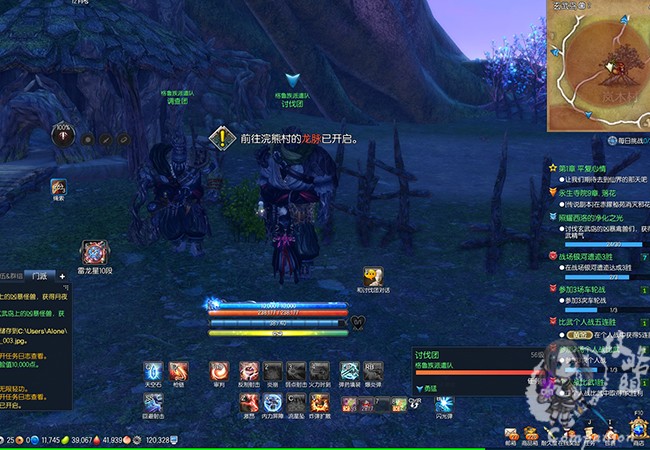Activate the 天空石 skill icon

click(153, 371)
